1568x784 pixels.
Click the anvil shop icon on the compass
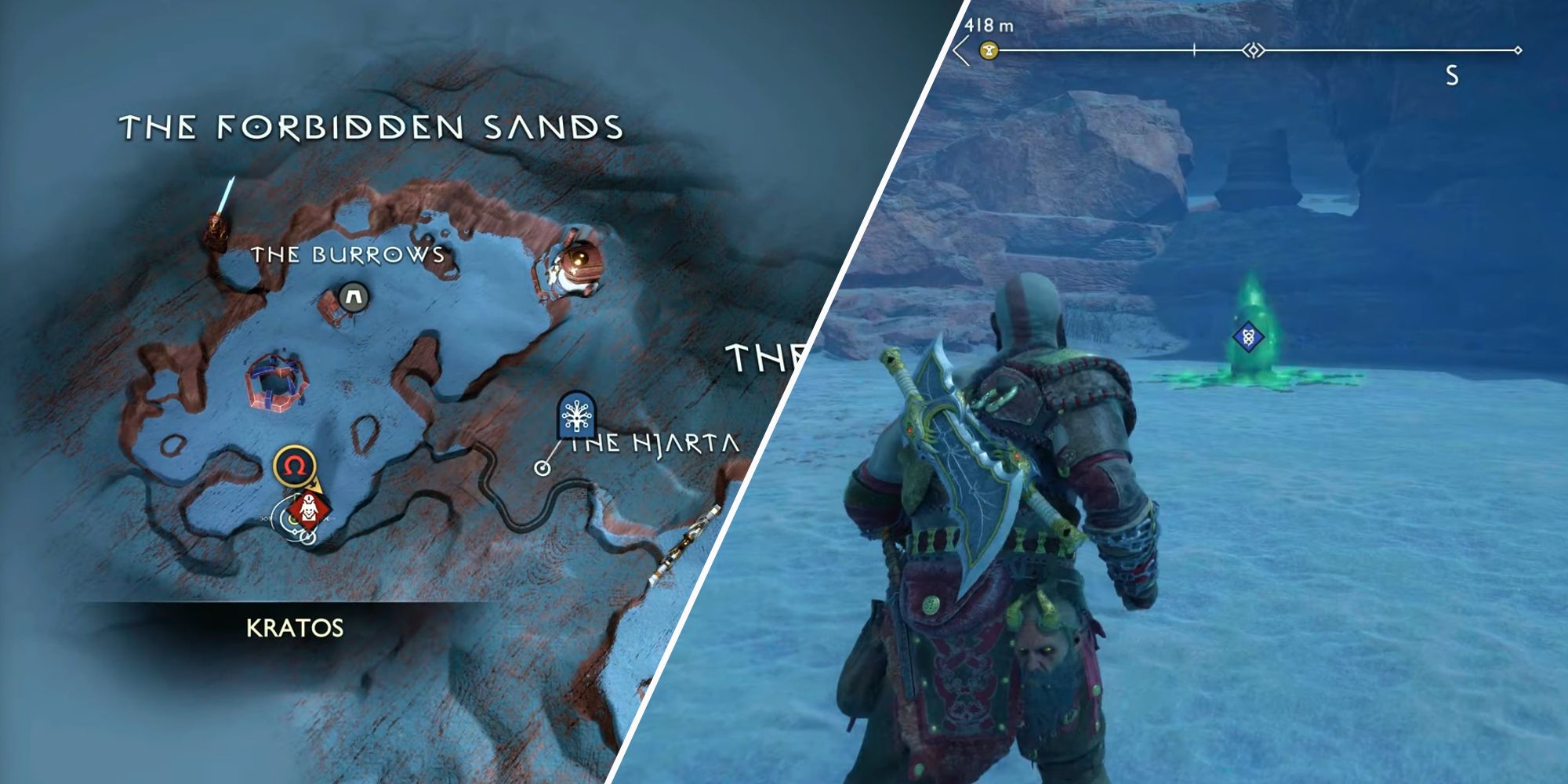coord(989,48)
